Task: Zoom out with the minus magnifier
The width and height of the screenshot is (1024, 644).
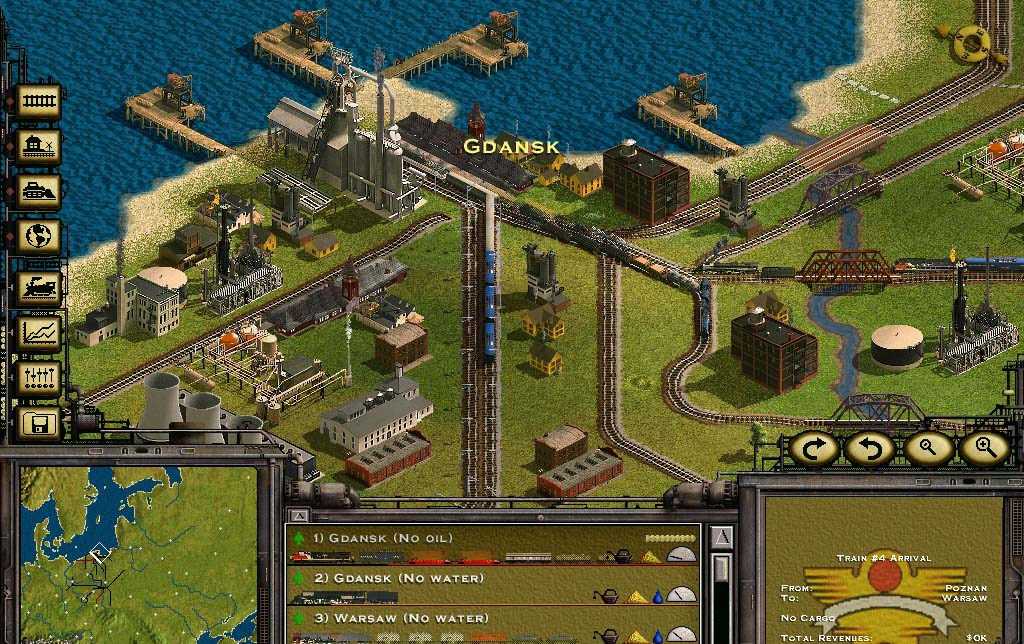Action: tap(927, 449)
